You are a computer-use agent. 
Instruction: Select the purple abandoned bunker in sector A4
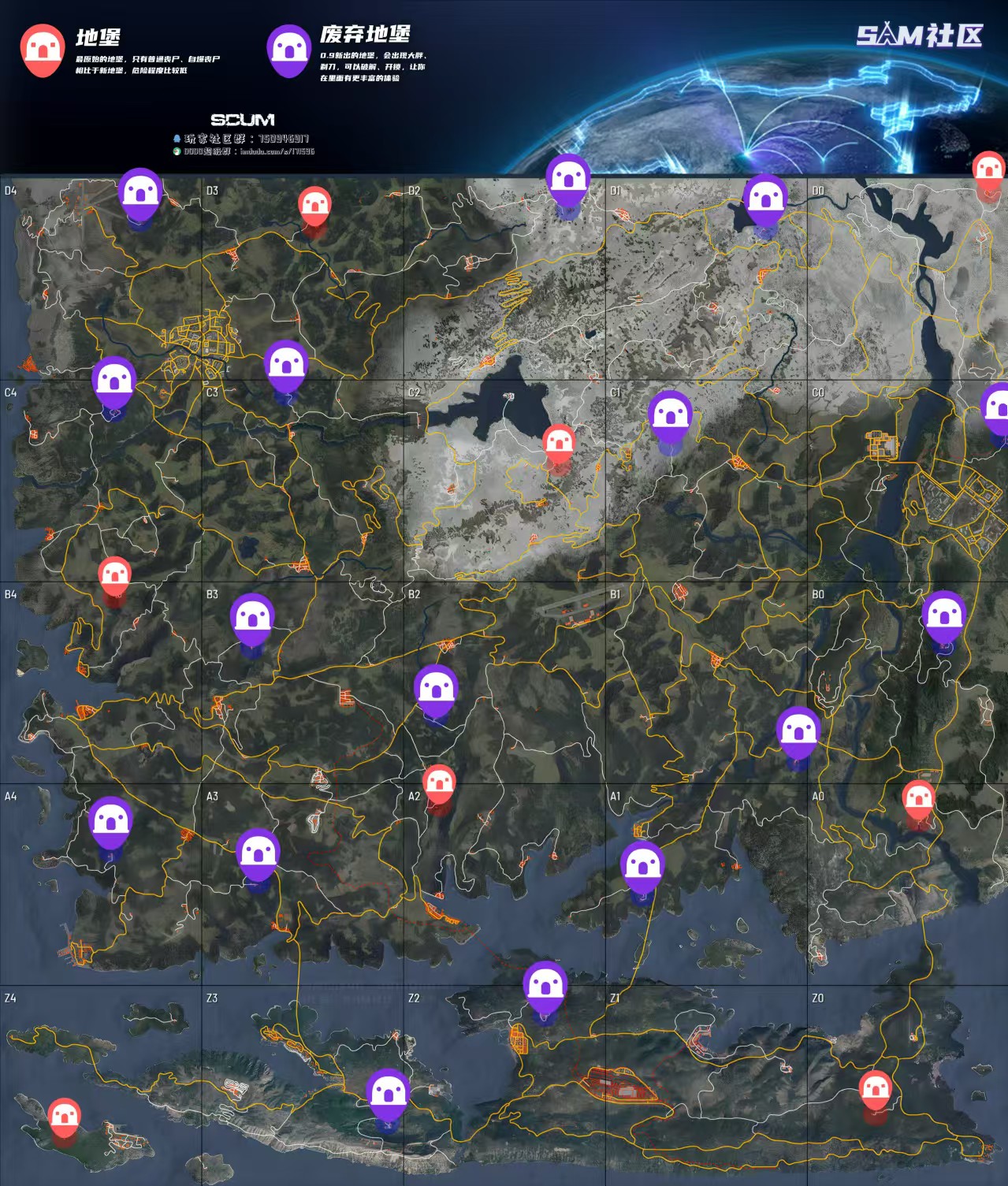(x=110, y=821)
